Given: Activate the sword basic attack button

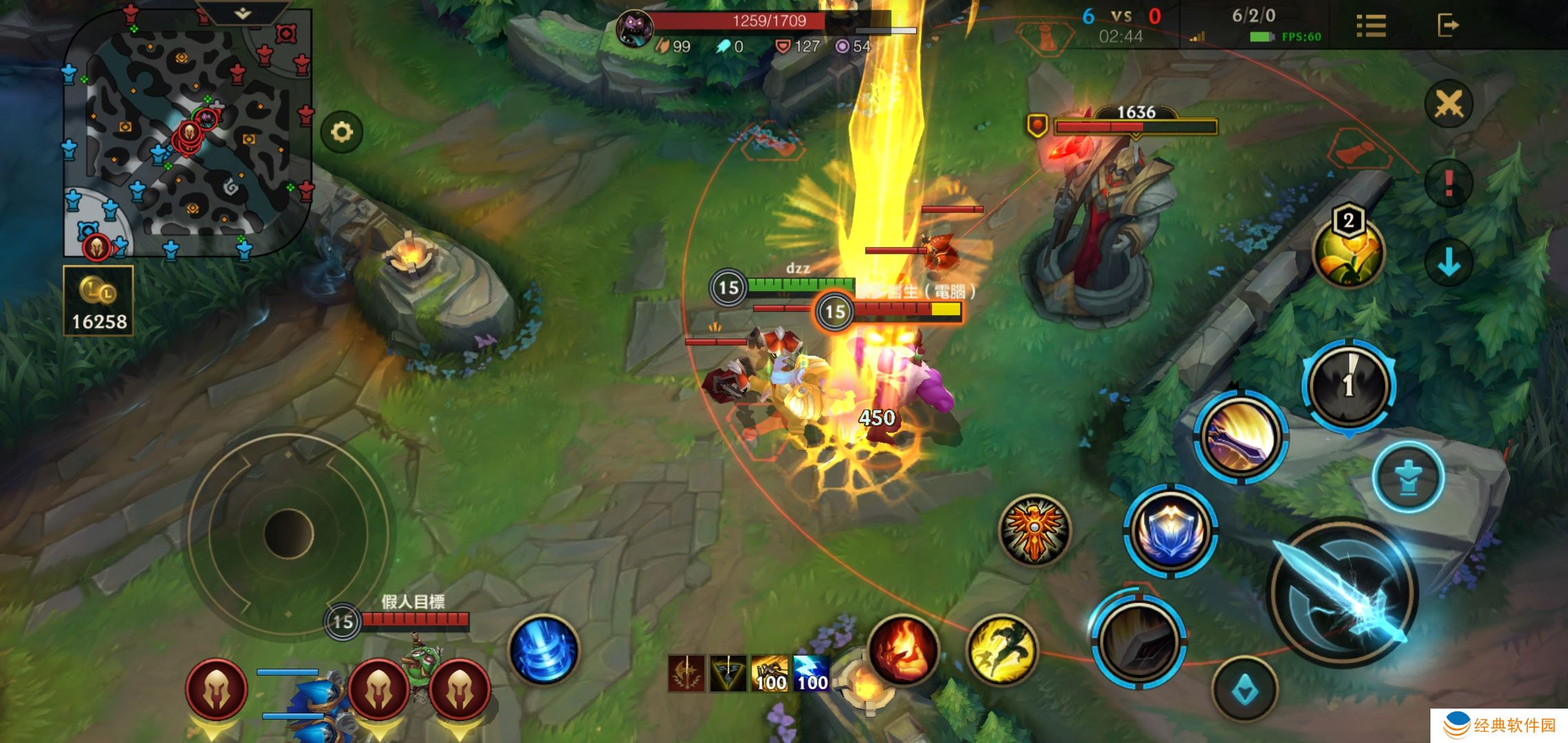Looking at the screenshot, I should coord(1342,592).
